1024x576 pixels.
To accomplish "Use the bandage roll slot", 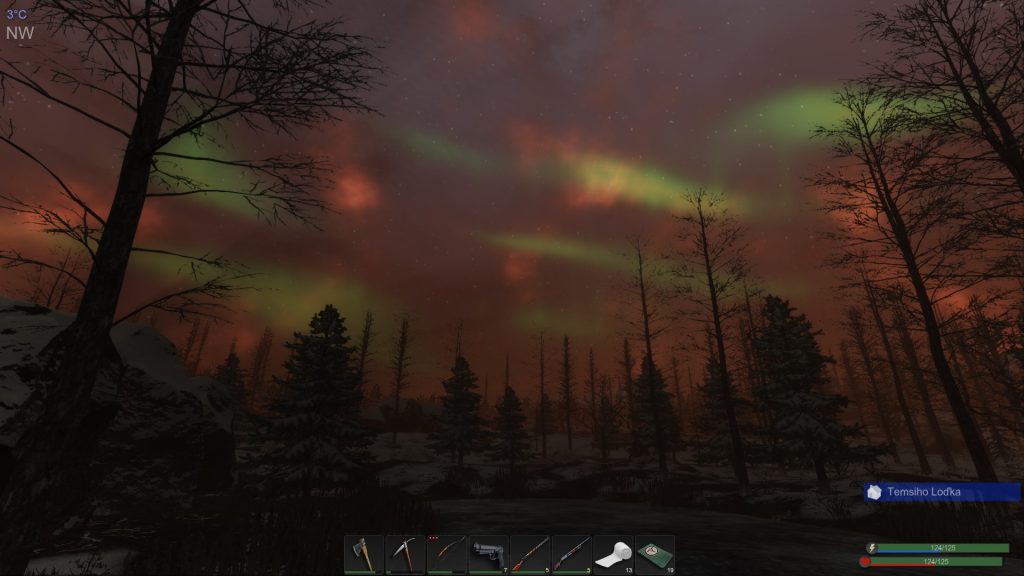I will [613, 554].
